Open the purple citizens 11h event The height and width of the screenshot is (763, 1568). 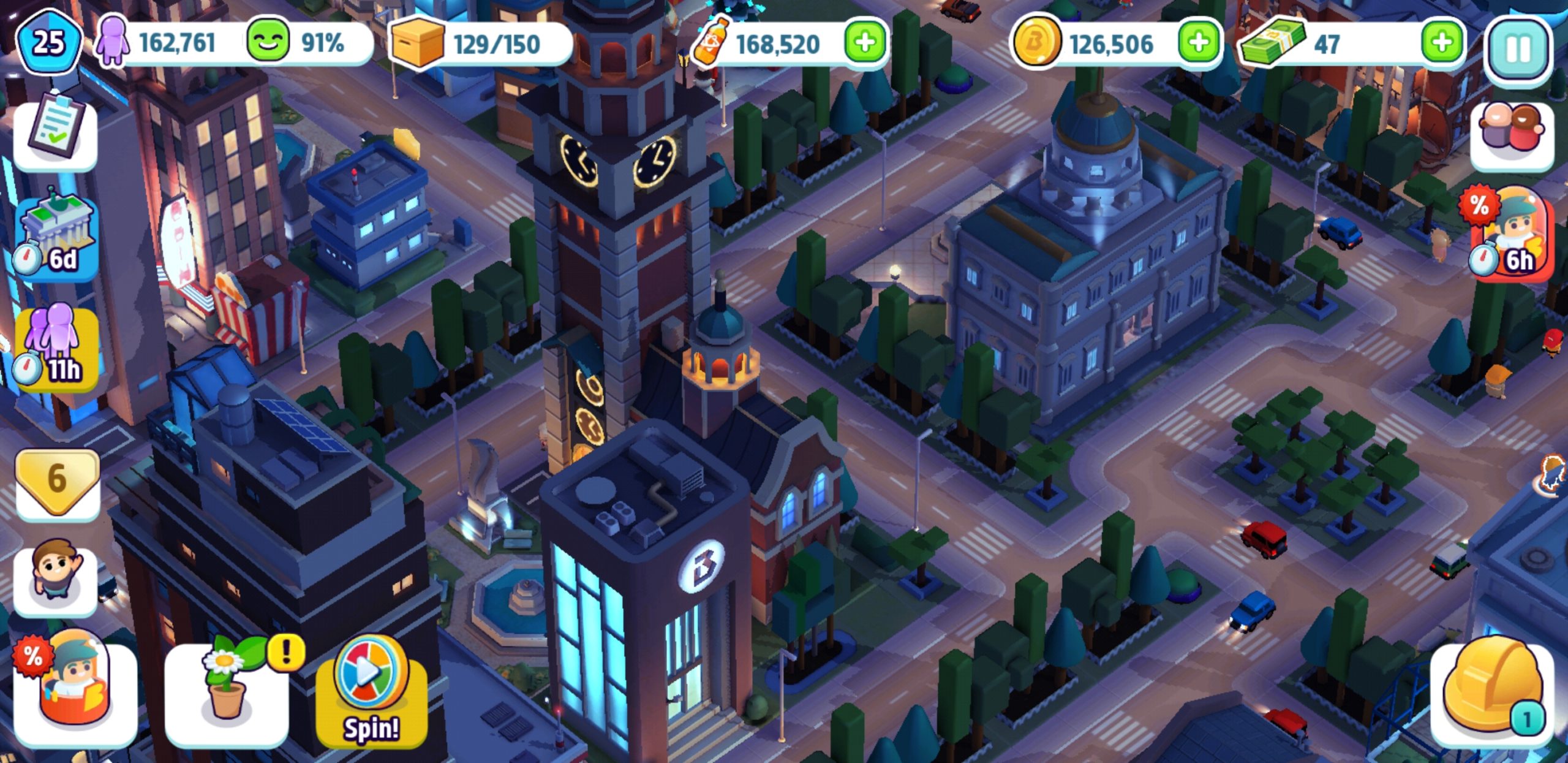pos(56,348)
